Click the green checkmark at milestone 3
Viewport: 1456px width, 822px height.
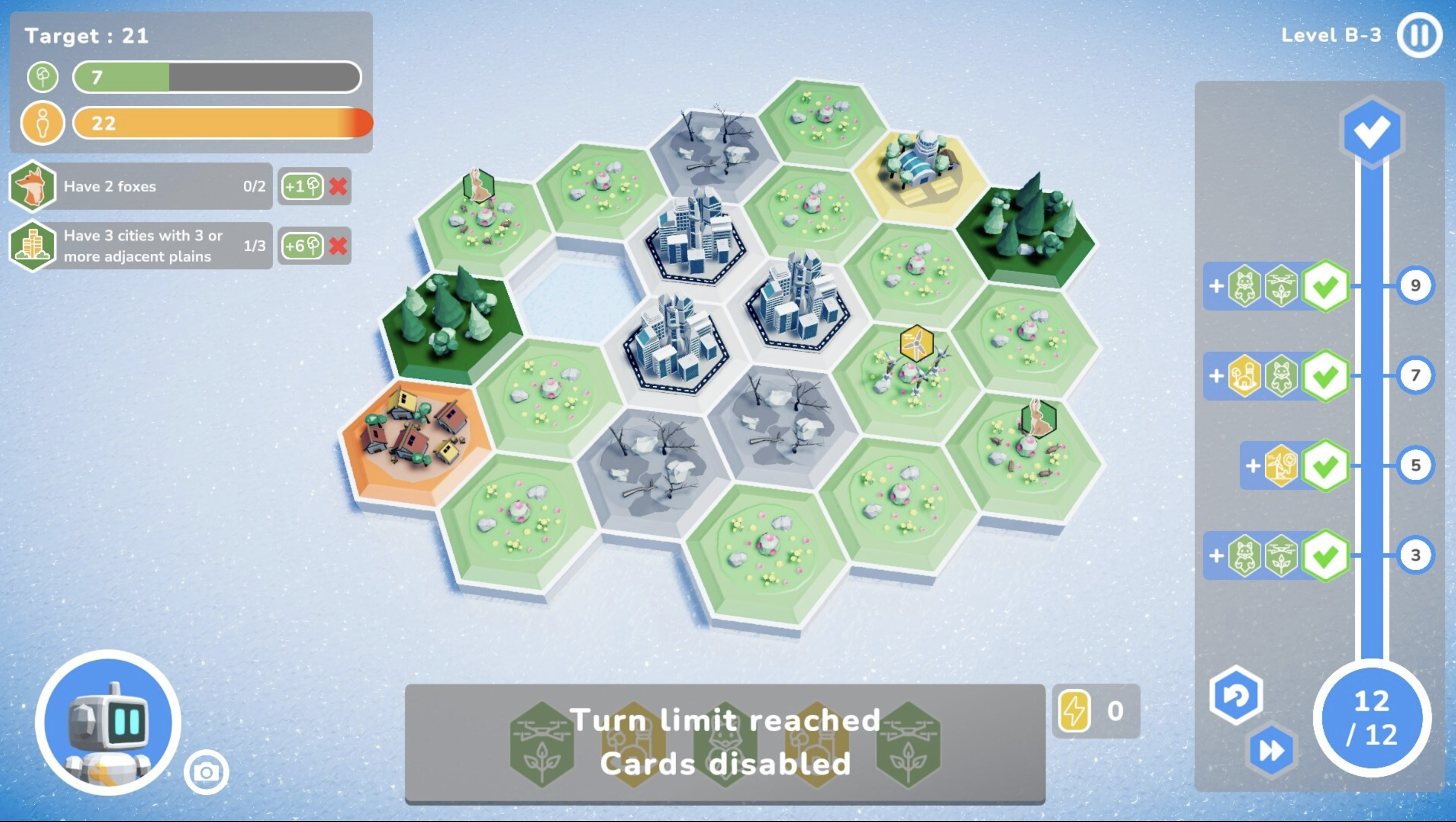pos(1325,555)
